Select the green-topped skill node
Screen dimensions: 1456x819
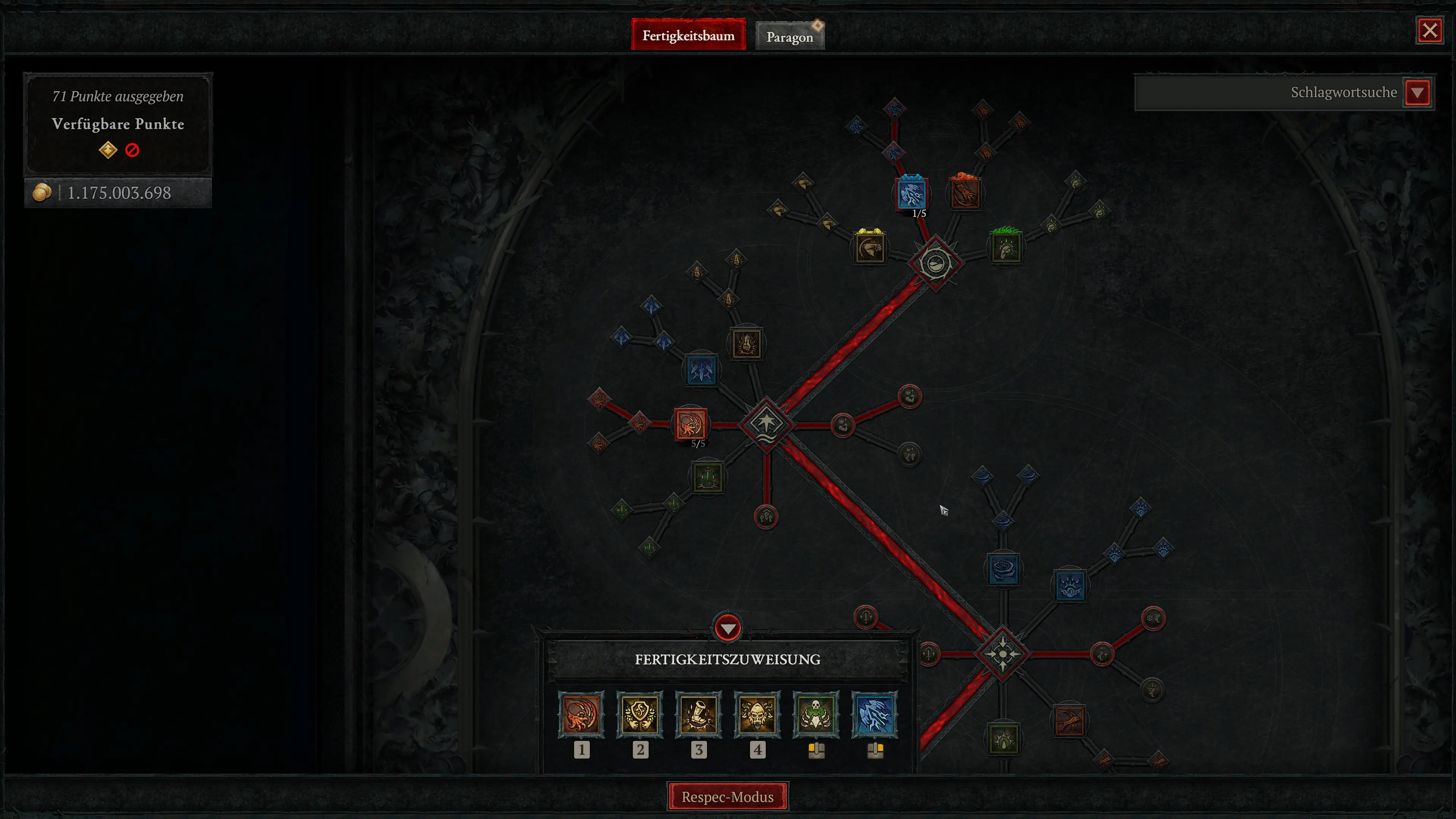1006,248
